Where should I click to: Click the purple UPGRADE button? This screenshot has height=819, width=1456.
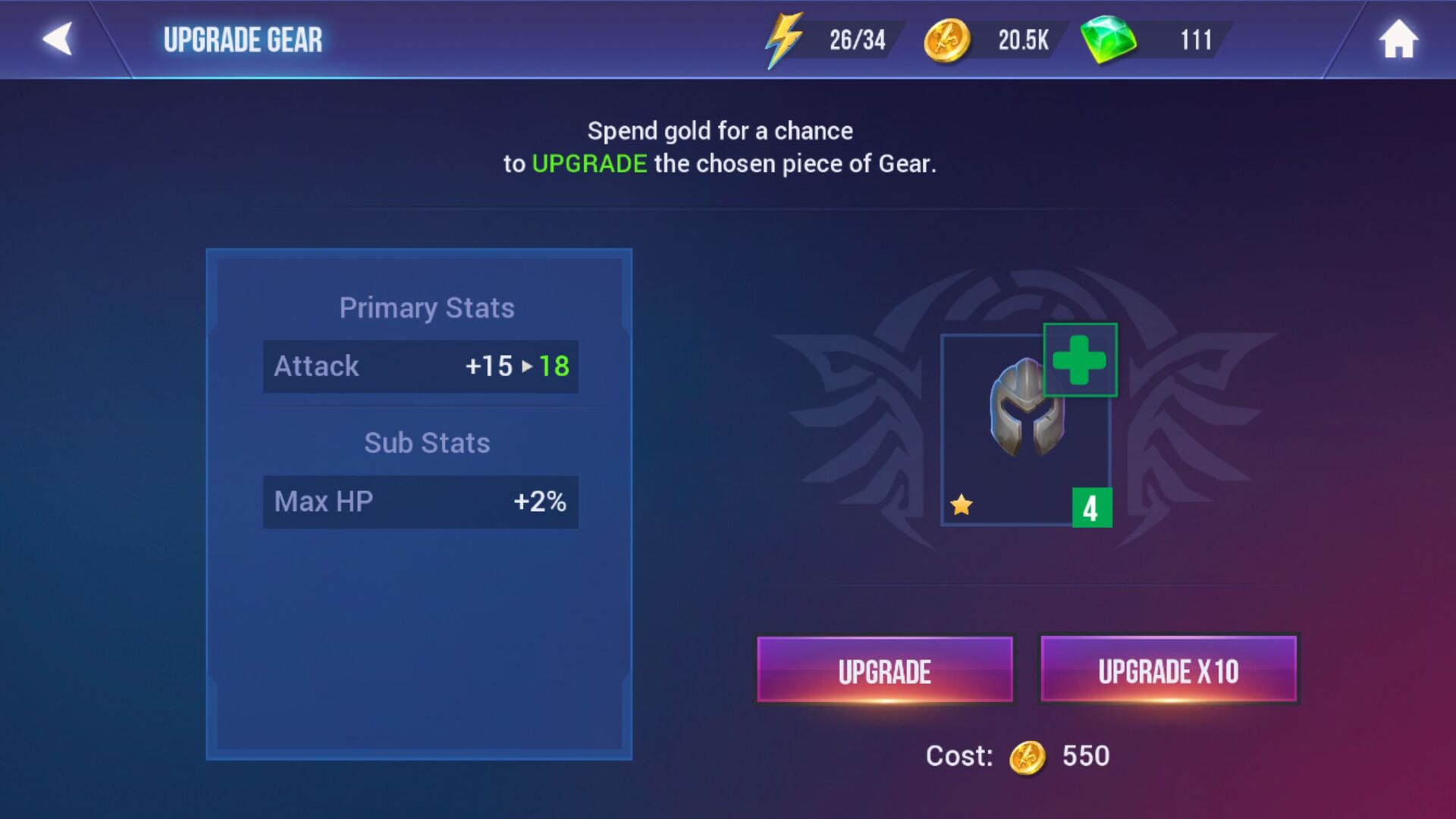pos(884,670)
